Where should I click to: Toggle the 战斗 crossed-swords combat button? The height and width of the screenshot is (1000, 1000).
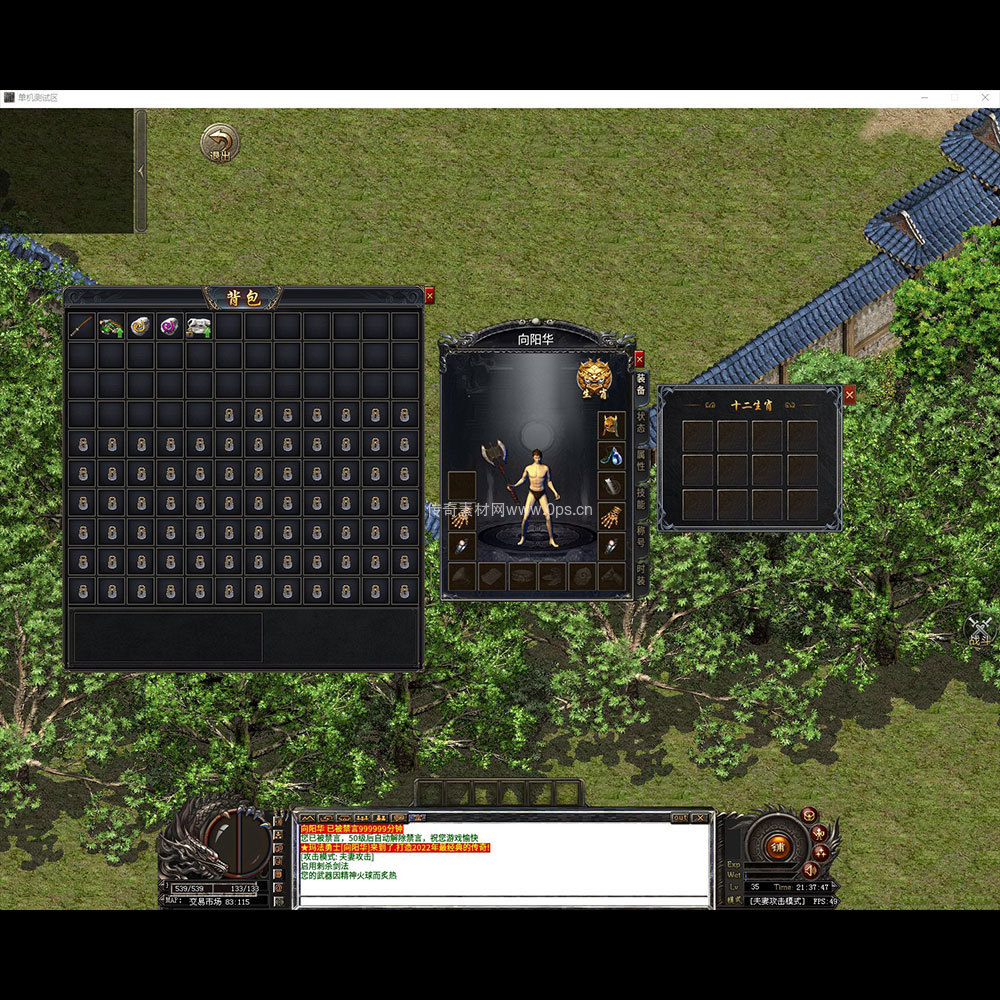[x=981, y=629]
